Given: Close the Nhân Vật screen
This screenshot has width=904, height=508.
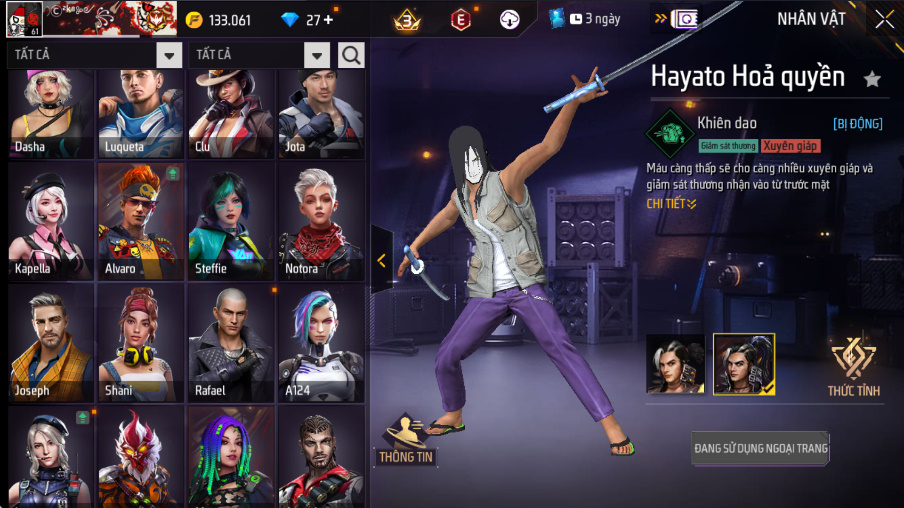Looking at the screenshot, I should [884, 19].
